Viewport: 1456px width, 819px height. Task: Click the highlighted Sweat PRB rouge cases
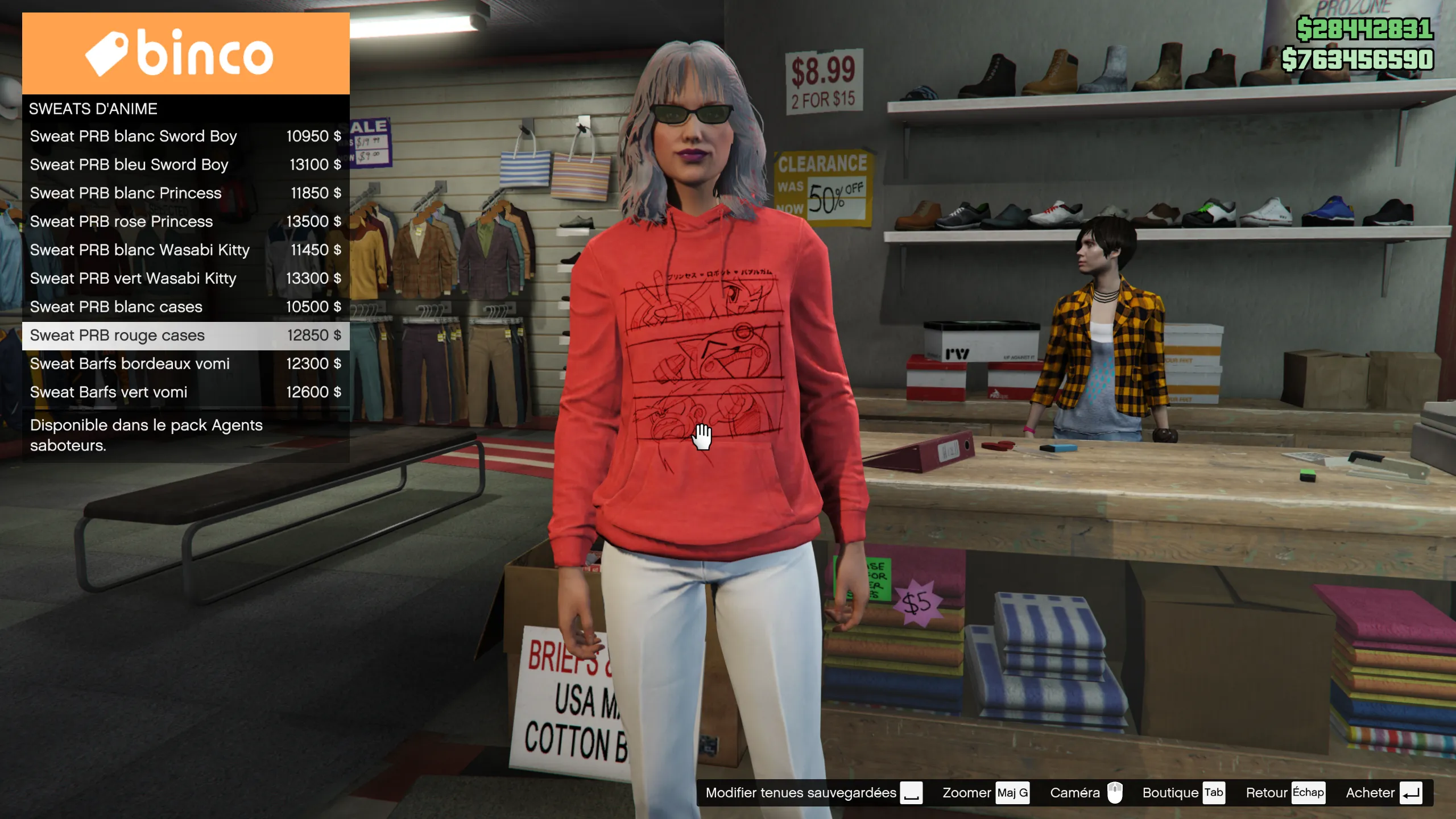coord(185,336)
